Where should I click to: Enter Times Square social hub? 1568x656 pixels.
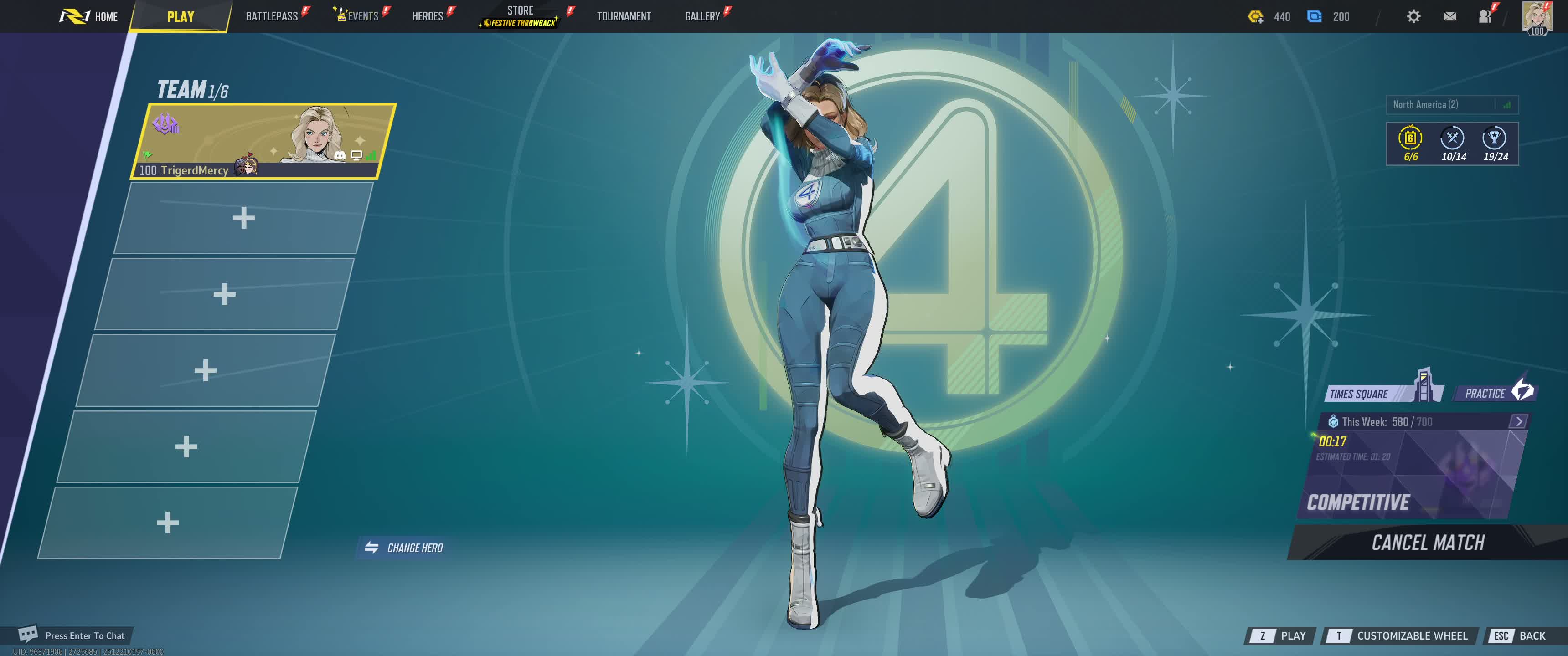(x=1376, y=393)
